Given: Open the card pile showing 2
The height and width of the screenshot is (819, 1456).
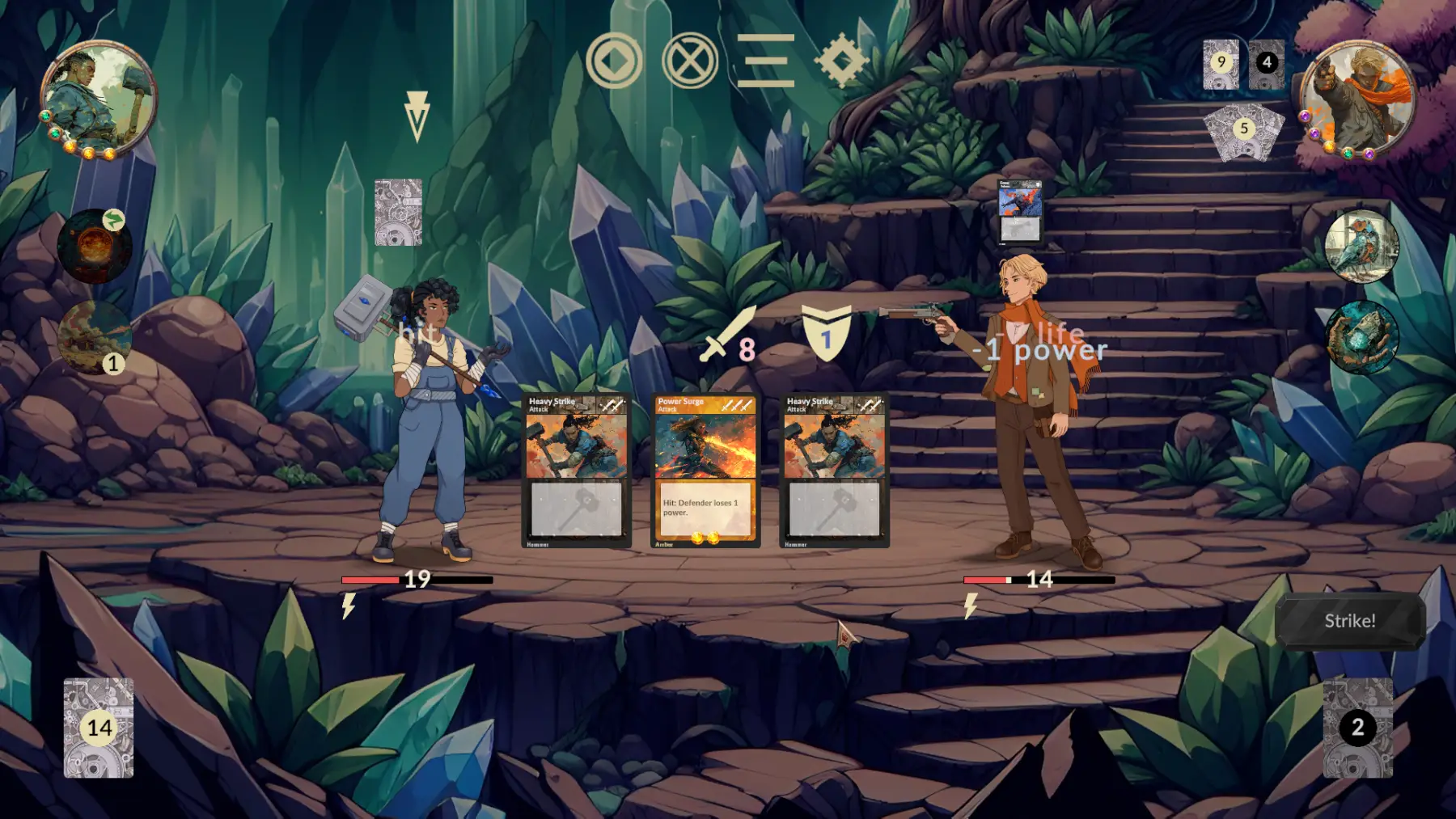Looking at the screenshot, I should [x=1357, y=728].
